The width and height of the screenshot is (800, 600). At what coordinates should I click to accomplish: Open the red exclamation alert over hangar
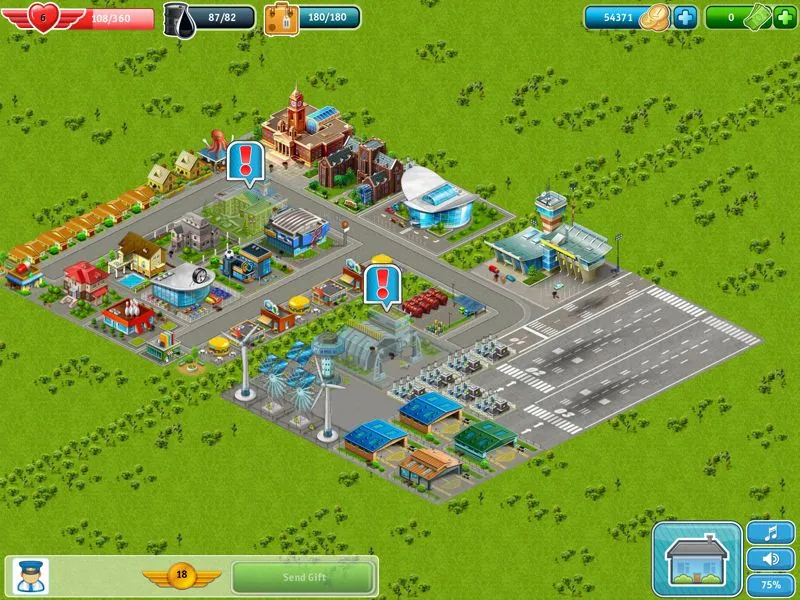pos(381,283)
